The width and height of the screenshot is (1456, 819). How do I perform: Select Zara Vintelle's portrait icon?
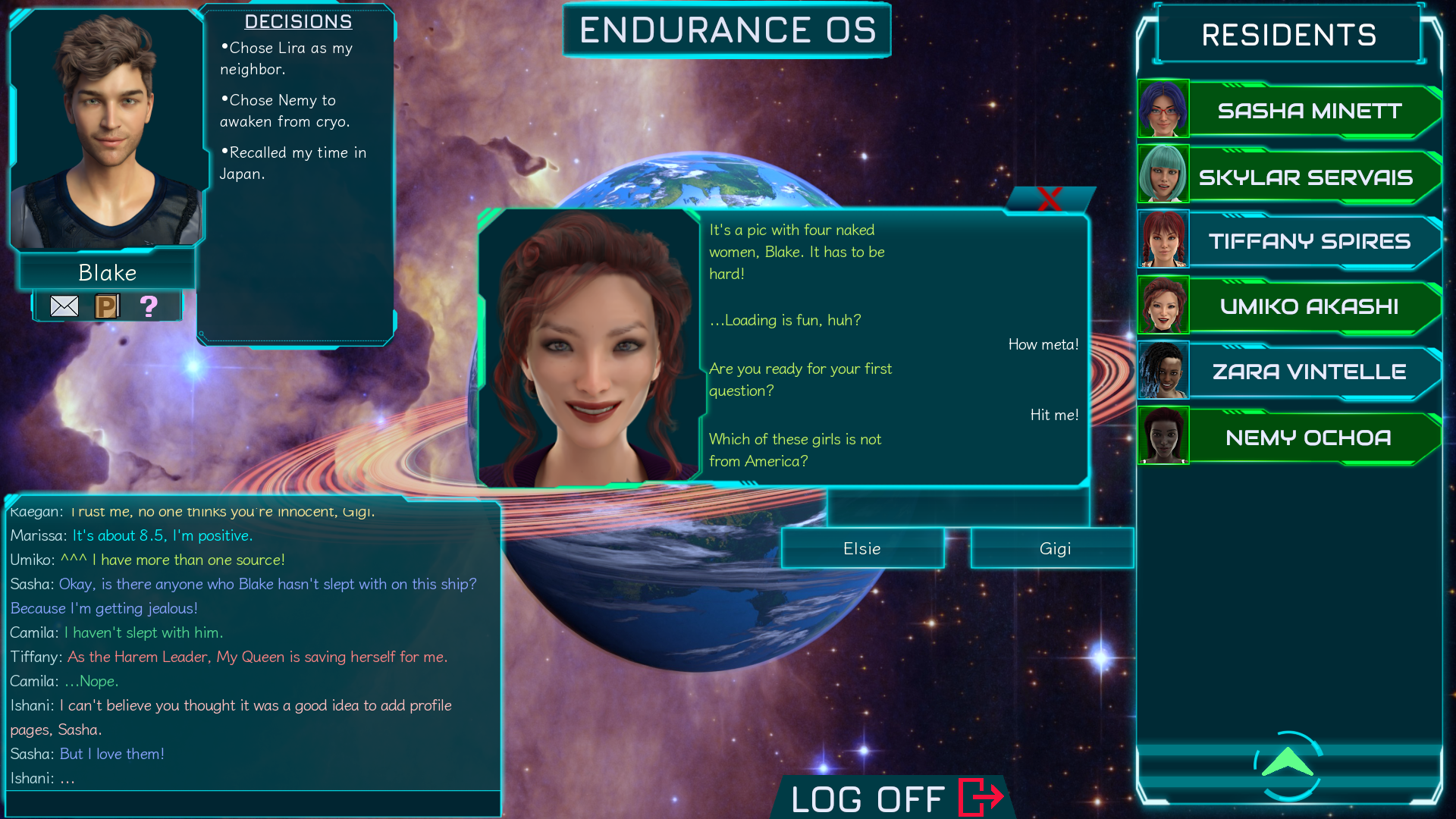(1163, 371)
